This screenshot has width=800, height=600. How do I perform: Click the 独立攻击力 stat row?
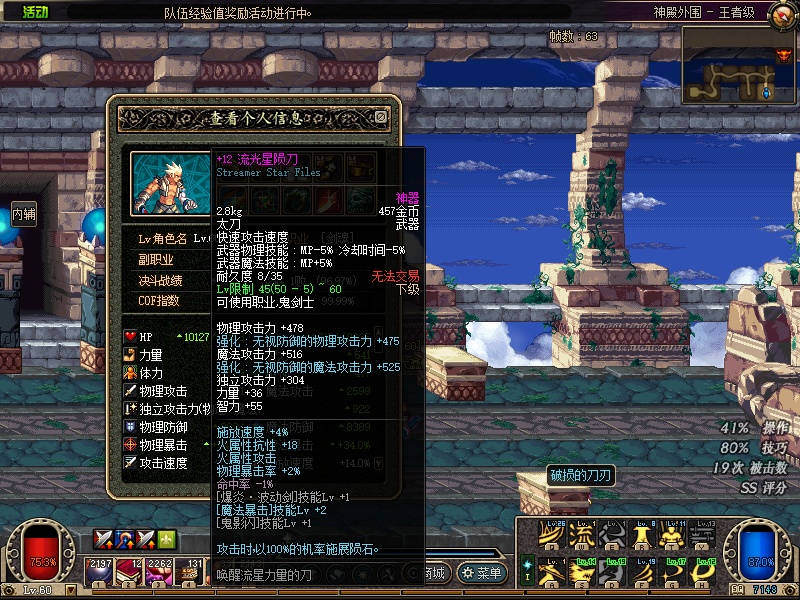[168, 409]
